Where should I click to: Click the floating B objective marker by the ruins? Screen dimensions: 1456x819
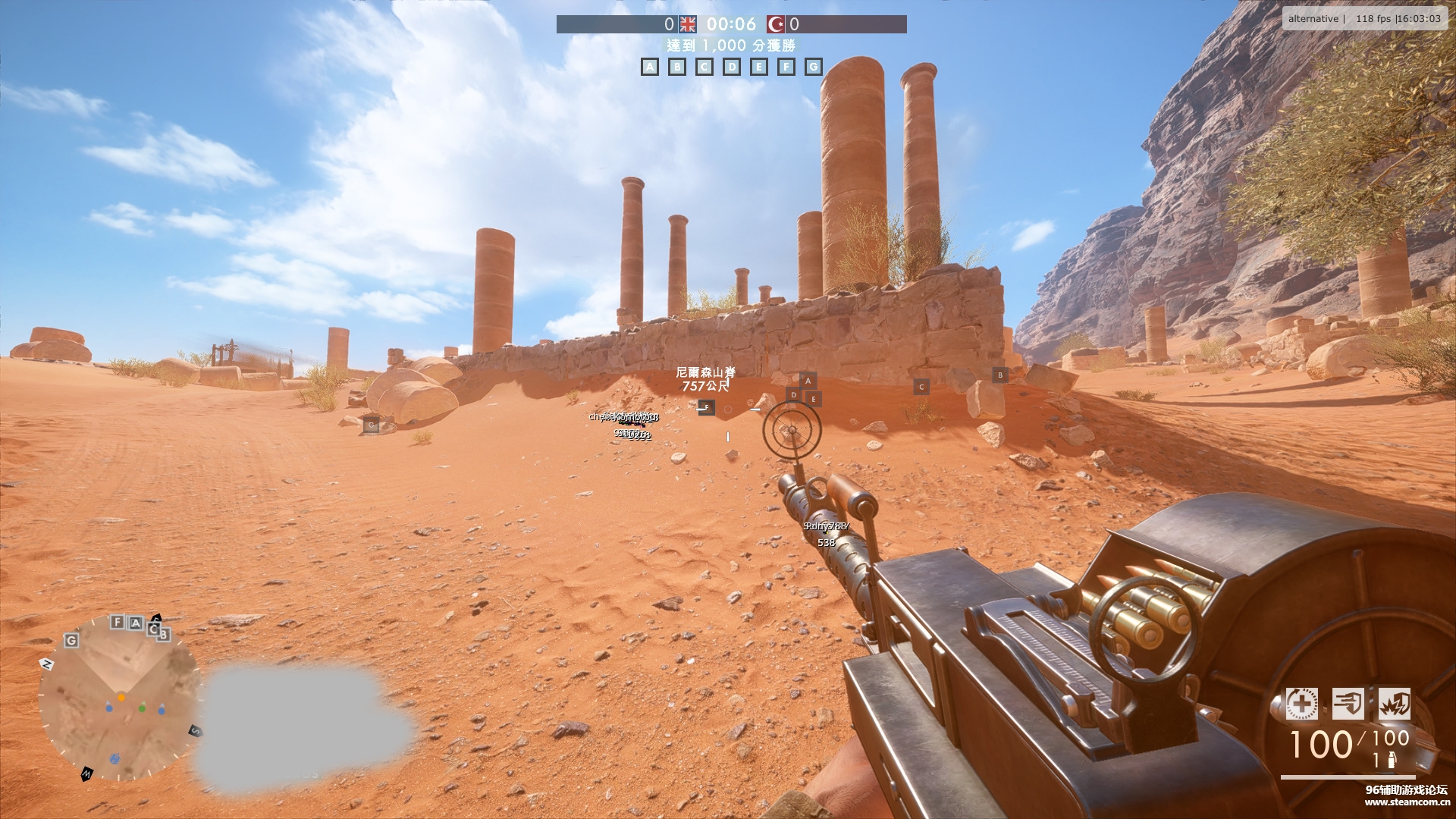tap(1000, 375)
